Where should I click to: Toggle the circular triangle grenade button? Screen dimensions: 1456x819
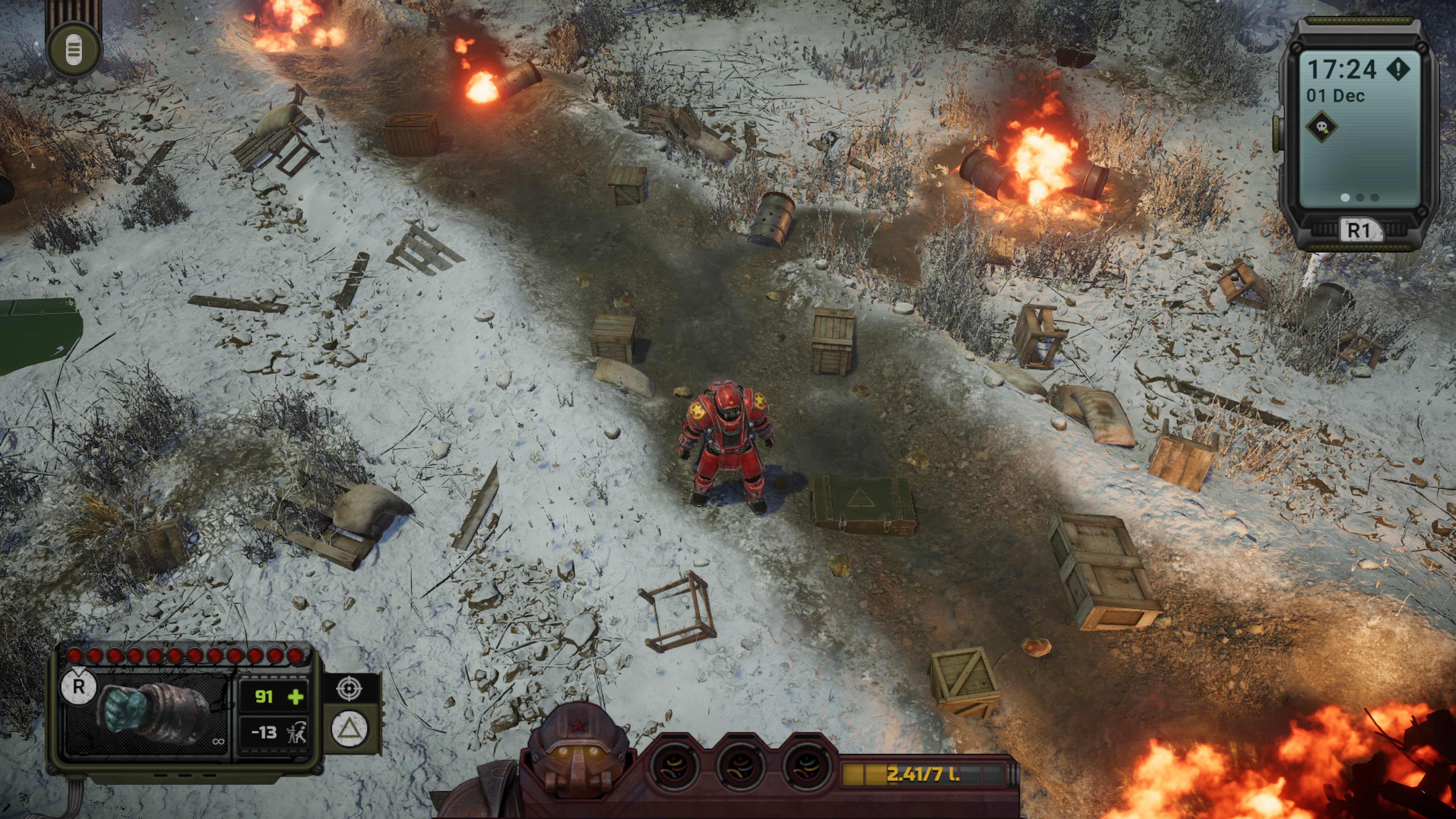tap(349, 729)
